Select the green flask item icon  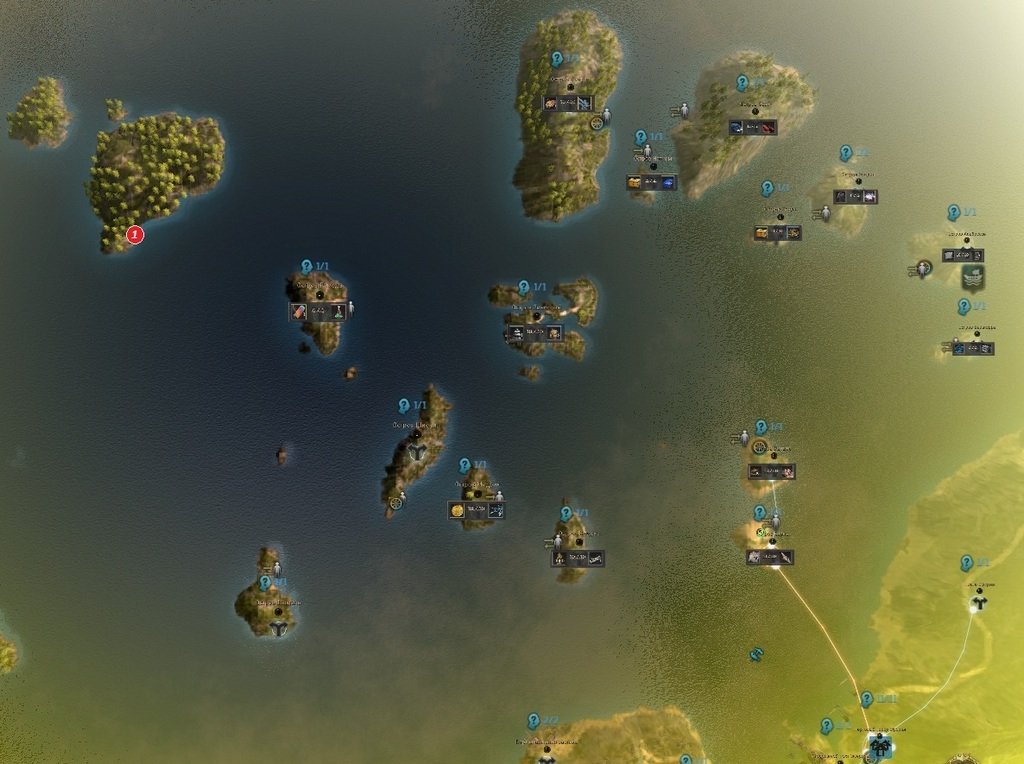pos(340,312)
